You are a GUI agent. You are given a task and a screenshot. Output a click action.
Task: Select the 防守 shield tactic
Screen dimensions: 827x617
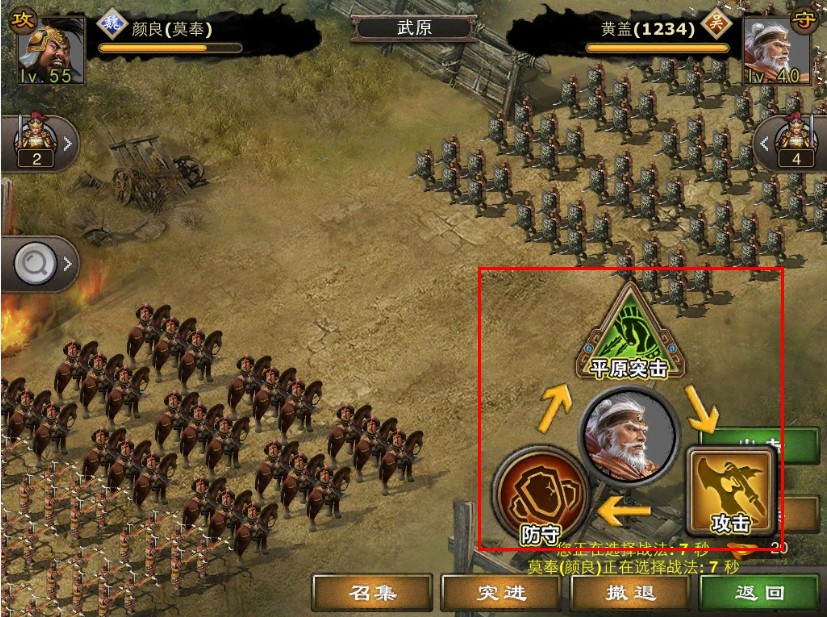pos(539,497)
